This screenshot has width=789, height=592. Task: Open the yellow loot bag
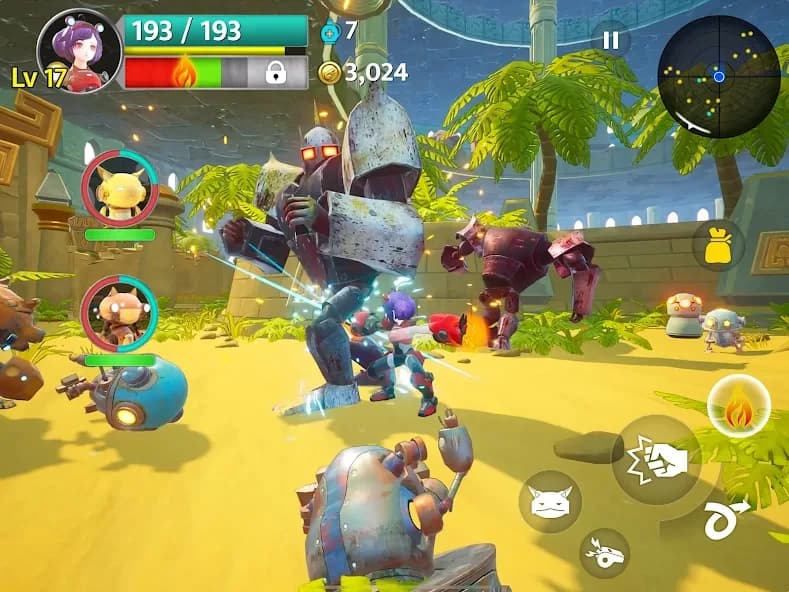718,246
